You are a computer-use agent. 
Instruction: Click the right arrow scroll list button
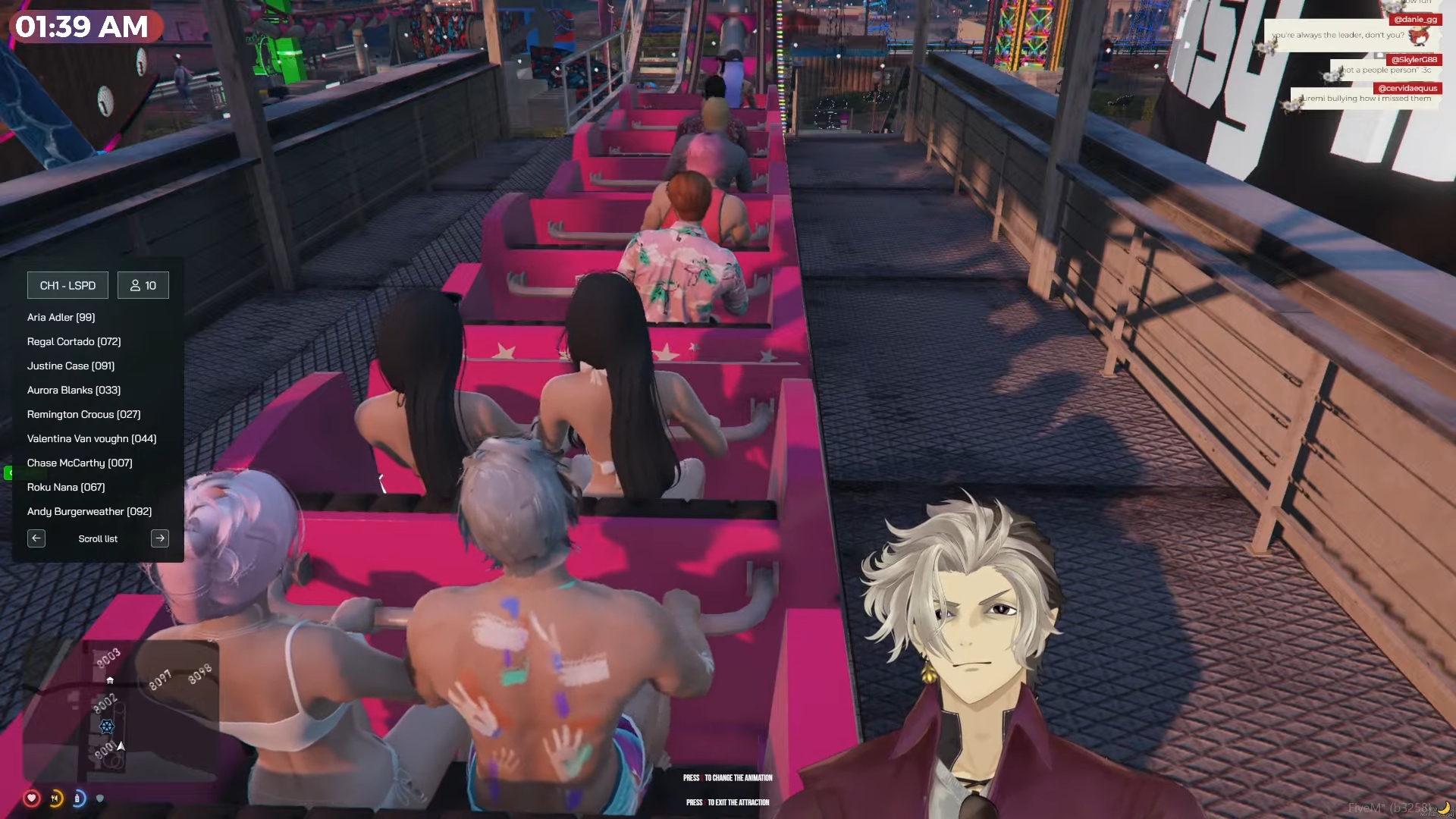click(x=160, y=539)
